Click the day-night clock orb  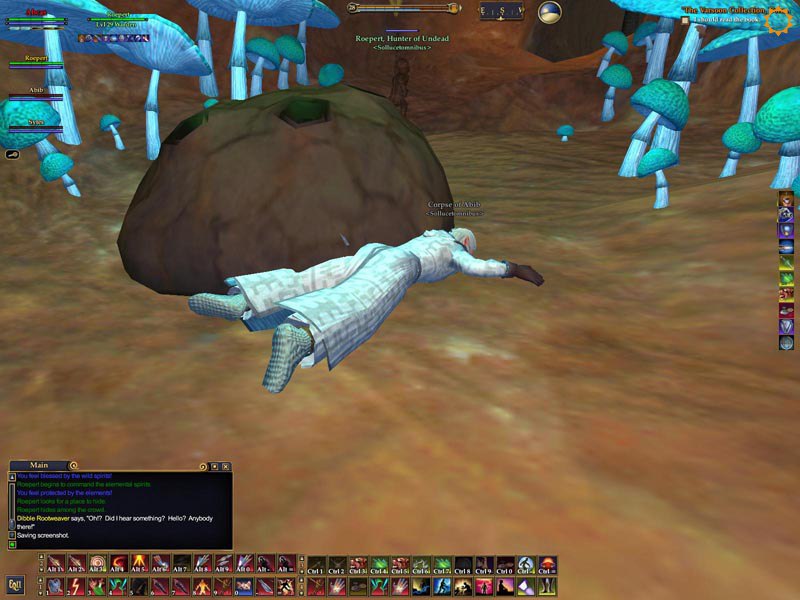click(549, 12)
